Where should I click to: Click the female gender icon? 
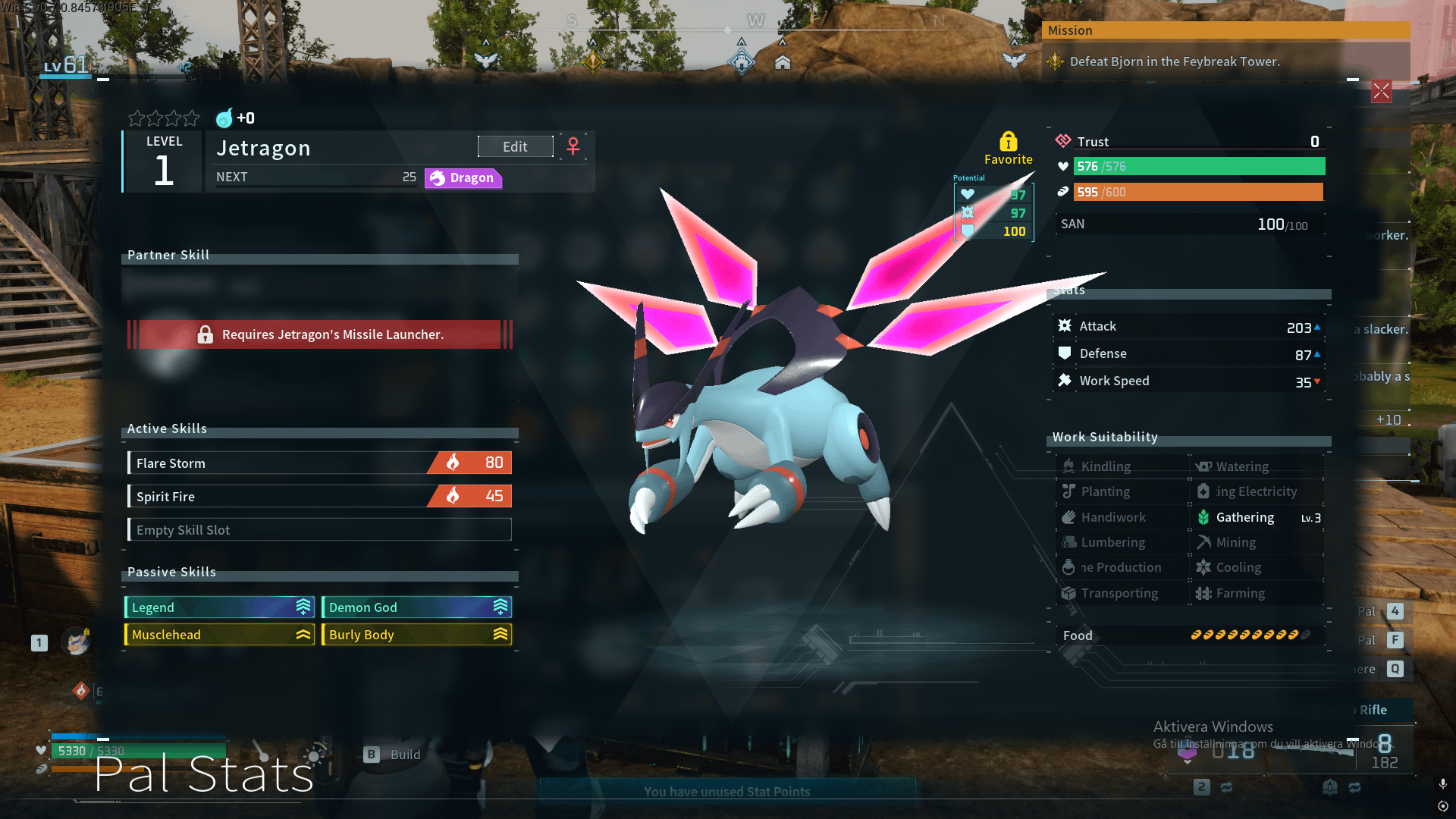[x=573, y=146]
